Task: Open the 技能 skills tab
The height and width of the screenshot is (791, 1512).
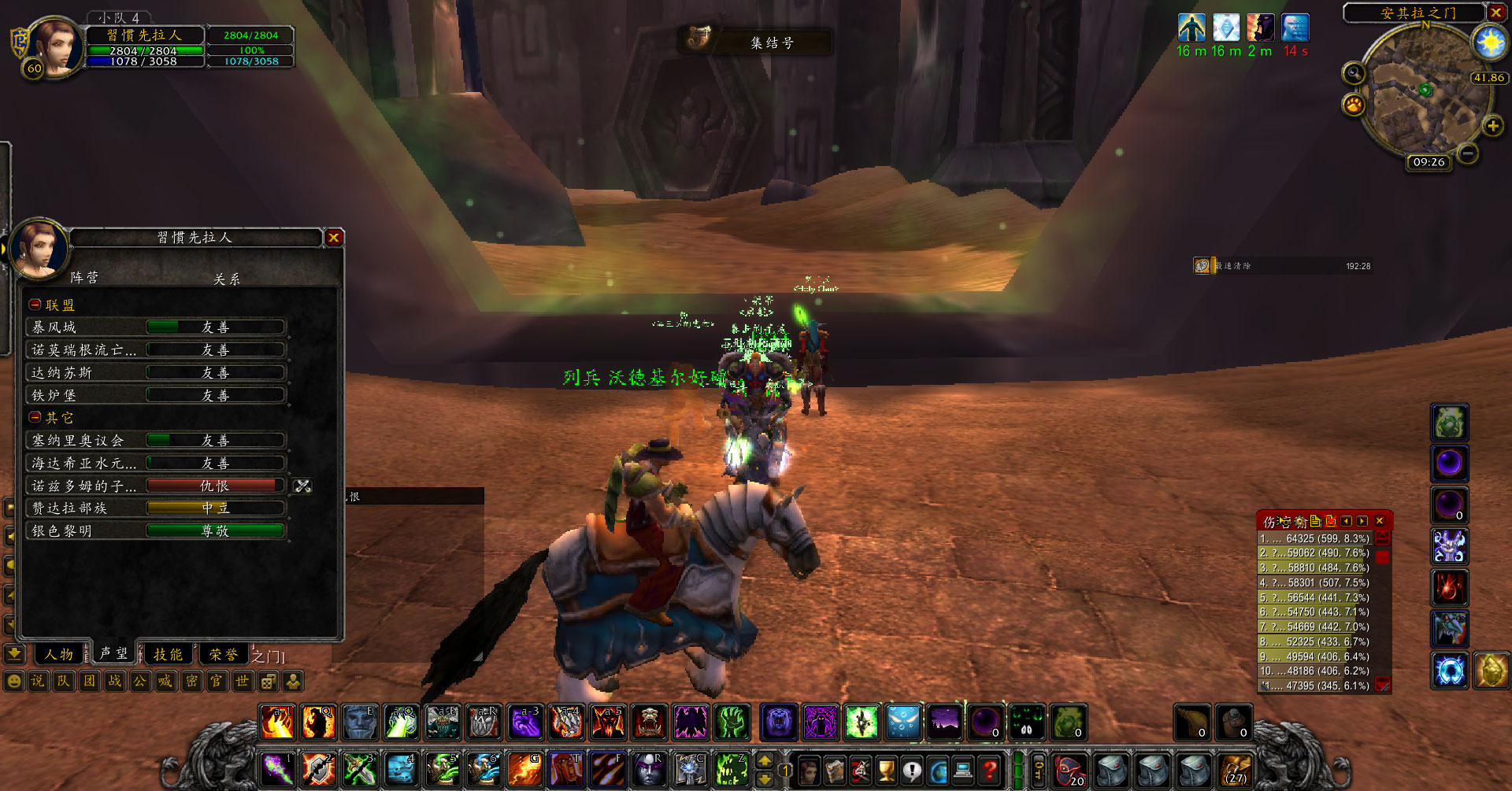Action: click(168, 655)
